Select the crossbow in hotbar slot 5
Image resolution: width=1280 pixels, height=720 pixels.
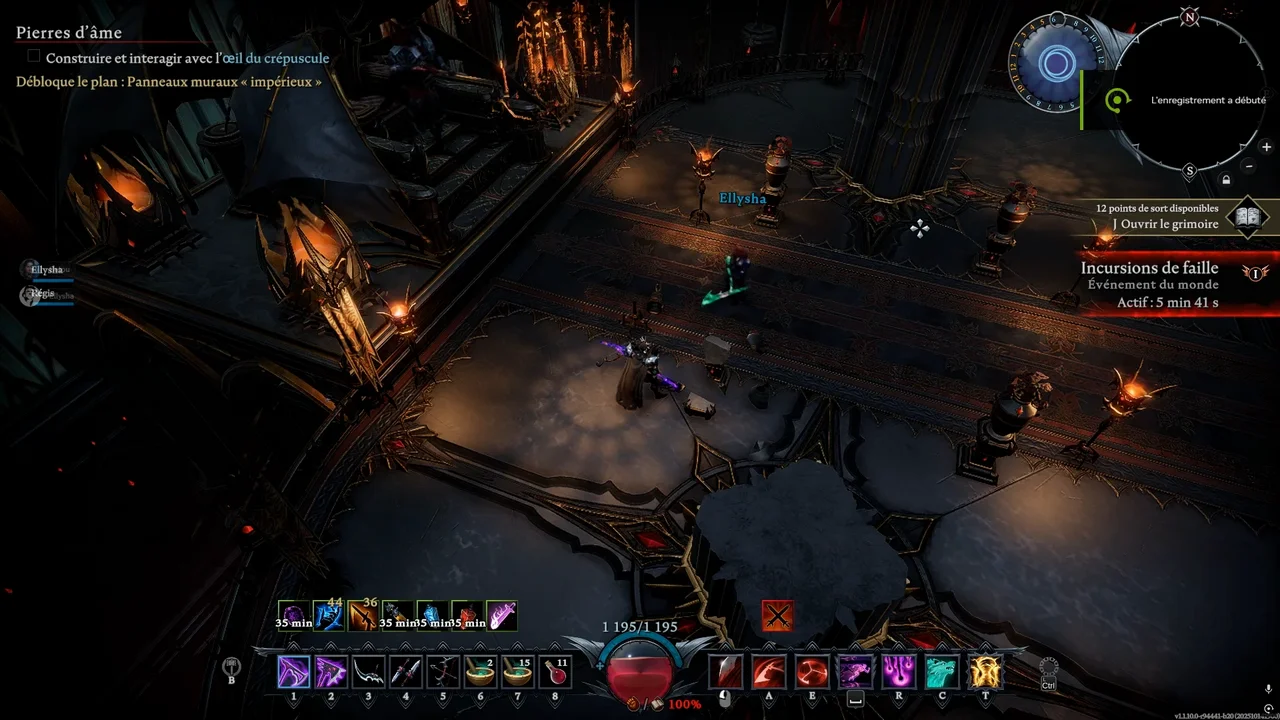[443, 672]
